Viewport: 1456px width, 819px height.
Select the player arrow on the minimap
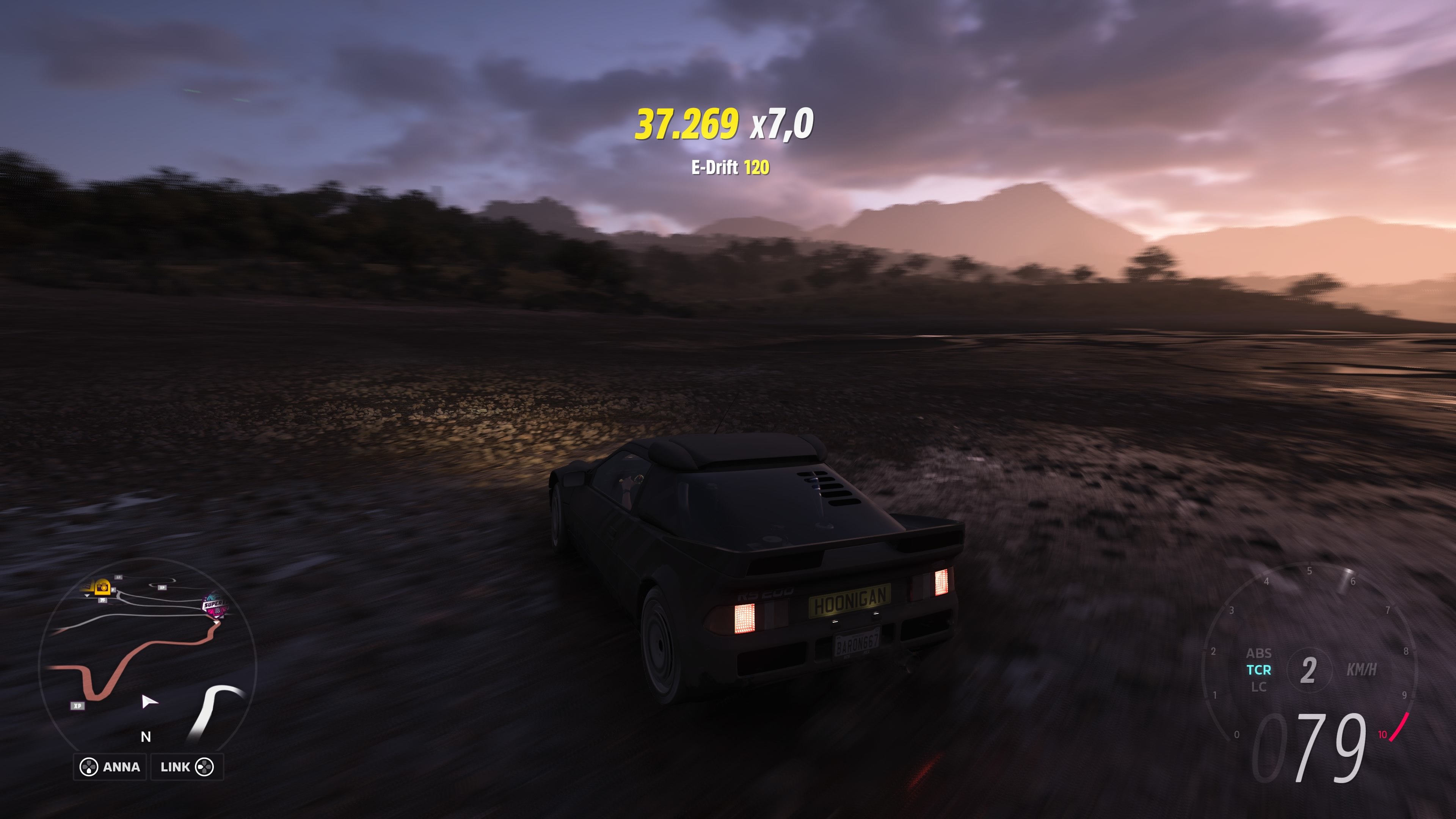click(x=149, y=703)
